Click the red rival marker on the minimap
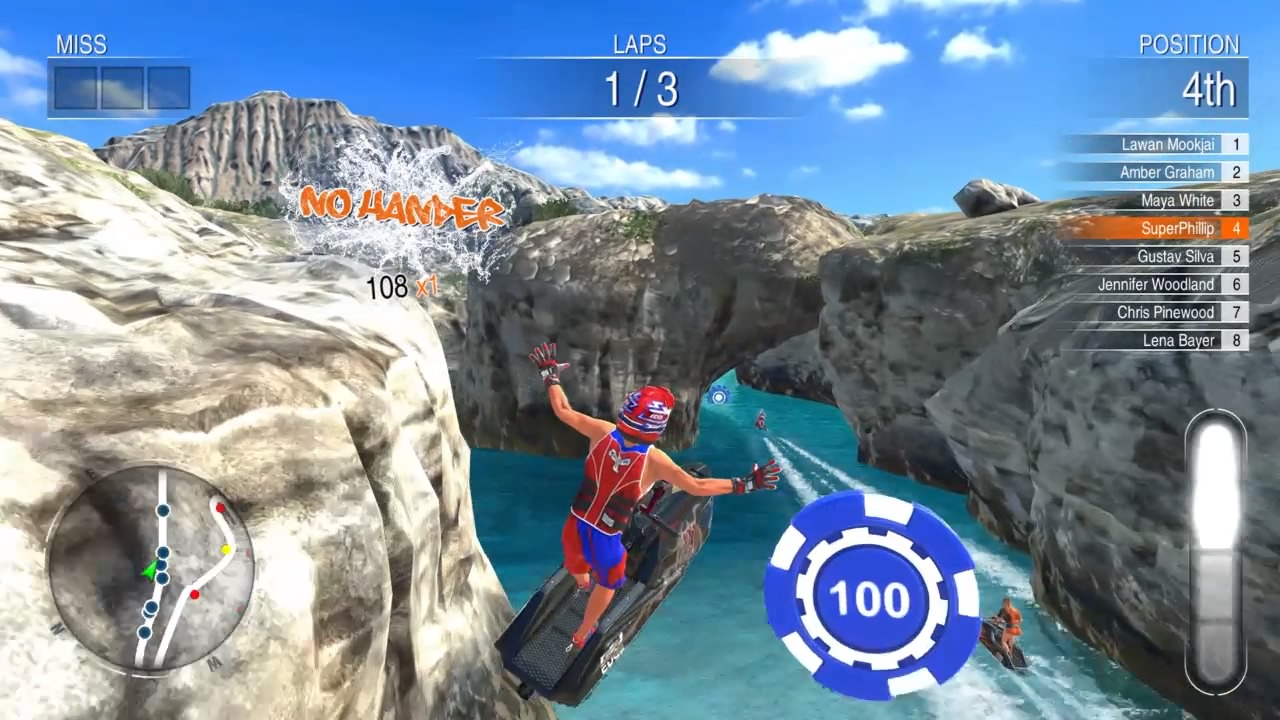 pos(194,593)
